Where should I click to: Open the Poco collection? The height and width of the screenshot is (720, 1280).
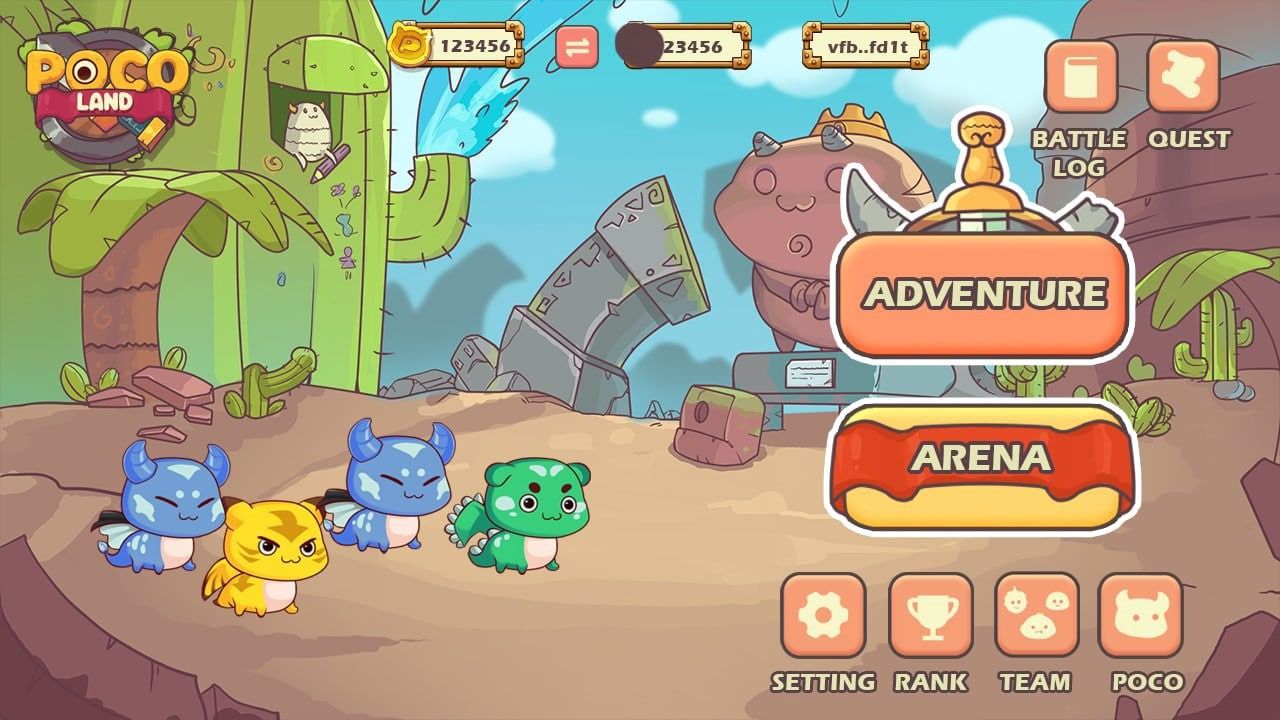coord(1141,614)
